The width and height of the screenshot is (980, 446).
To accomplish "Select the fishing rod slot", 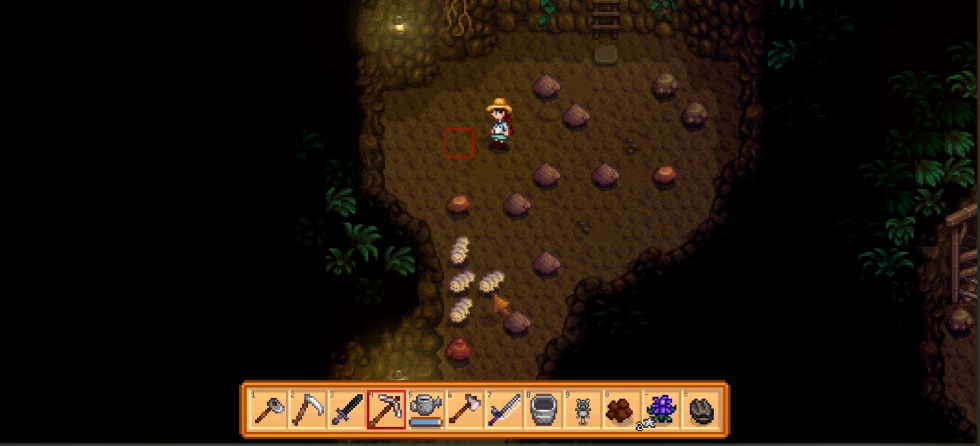I will click(503, 410).
